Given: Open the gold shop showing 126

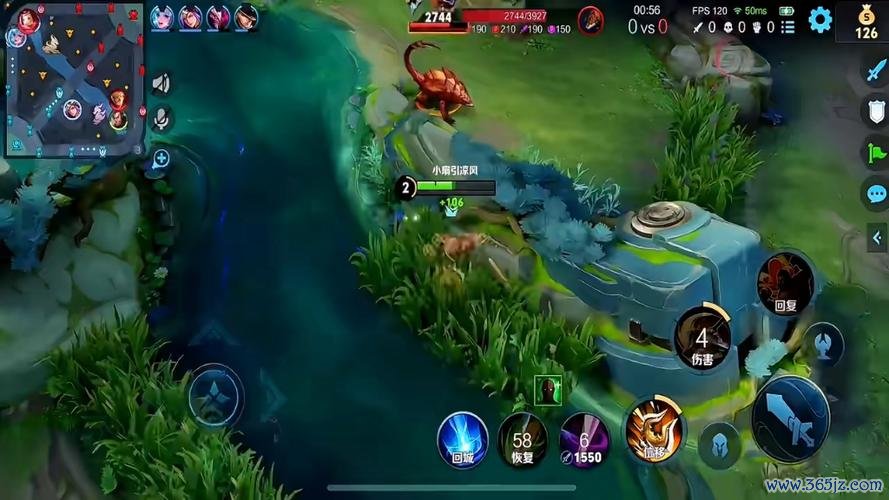Looking at the screenshot, I should pyautogui.click(x=866, y=22).
